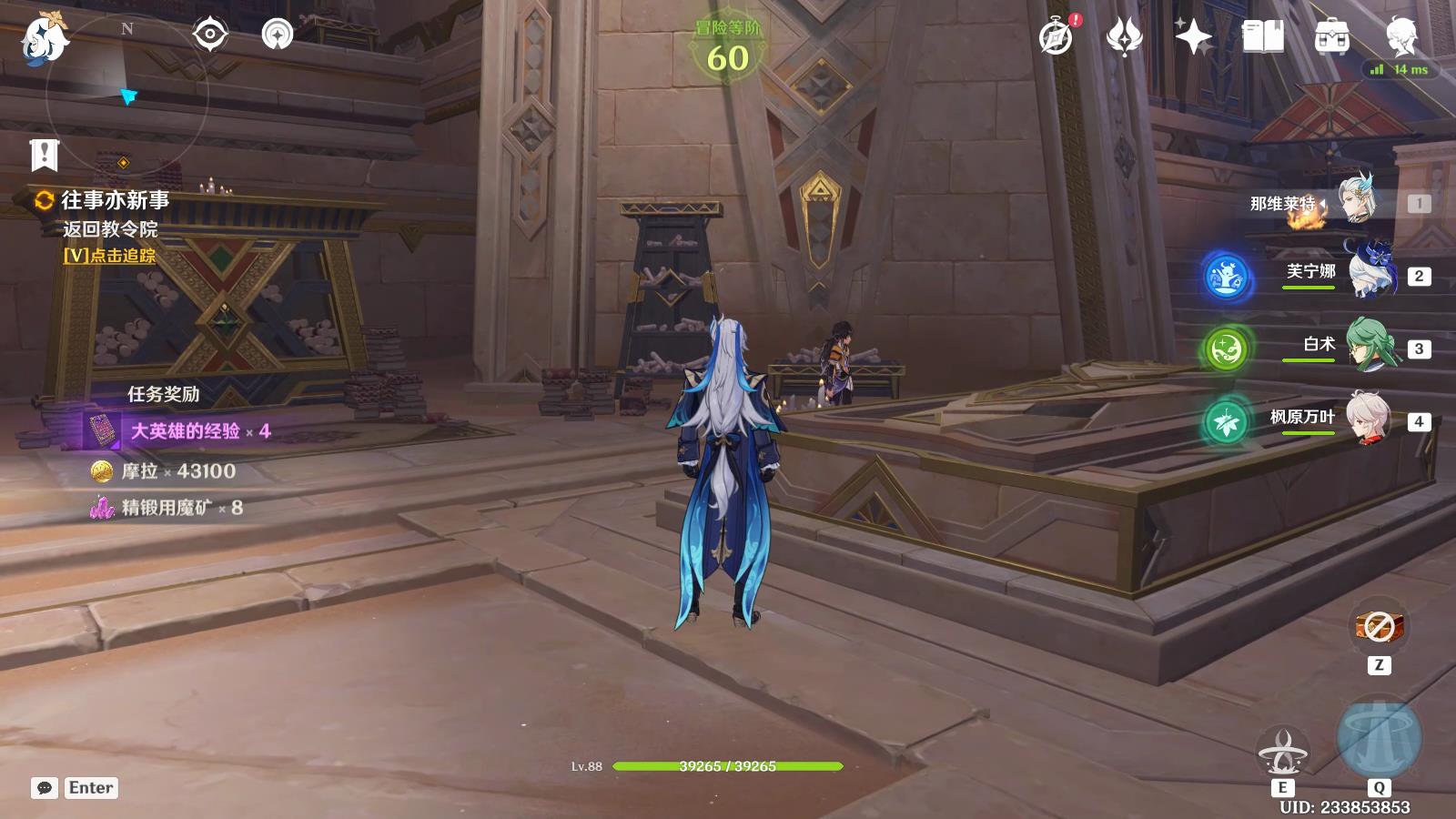This screenshot has height=819, width=1456.
Task: Trigger the elemental burst
Action: coord(1379,737)
